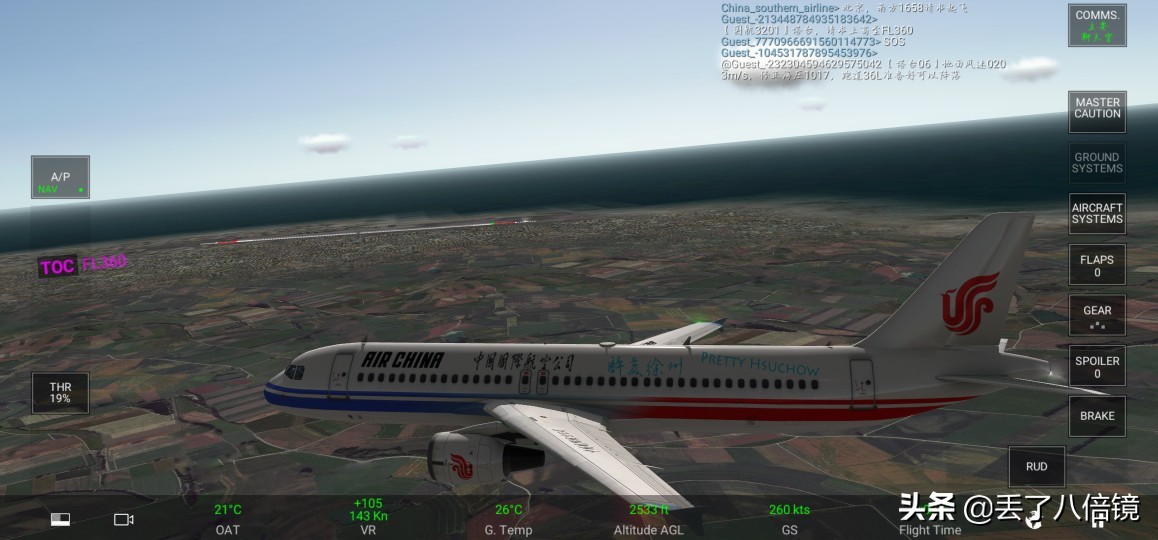Open AIRCRAFT SYSTEMS menu
Image resolution: width=1158 pixels, height=540 pixels.
click(x=1097, y=214)
